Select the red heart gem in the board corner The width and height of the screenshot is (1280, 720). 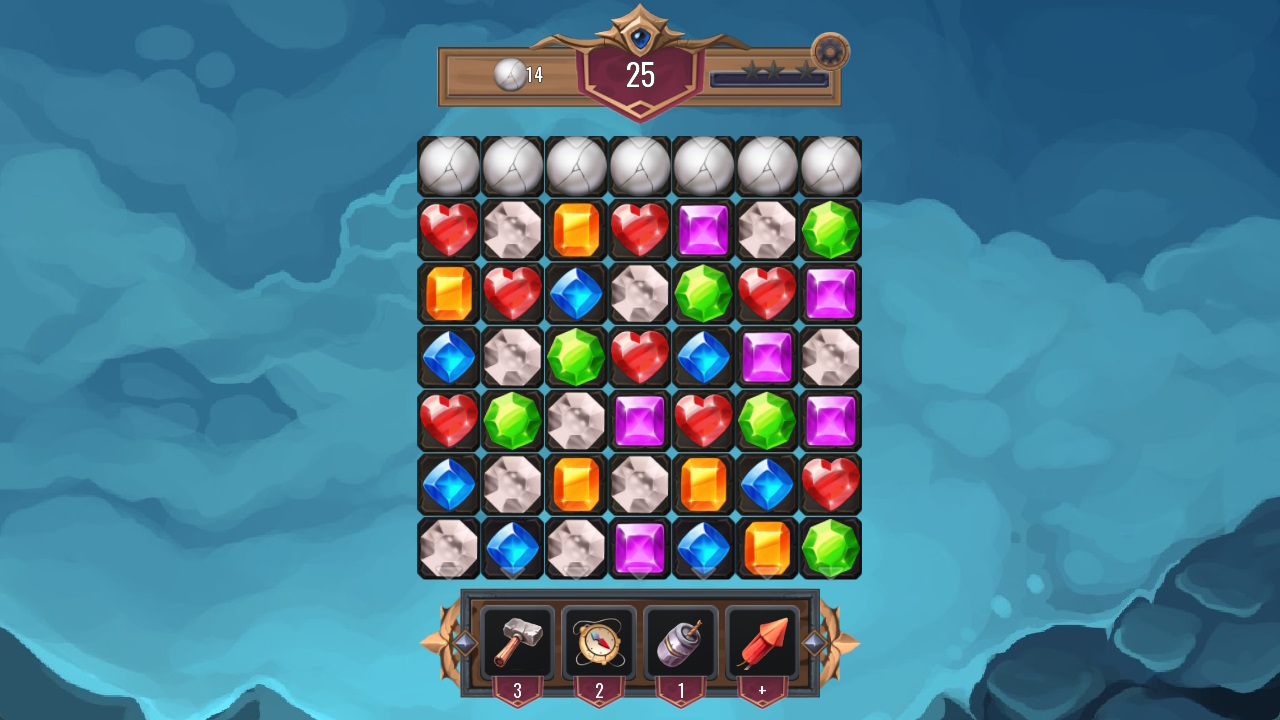tap(447, 229)
